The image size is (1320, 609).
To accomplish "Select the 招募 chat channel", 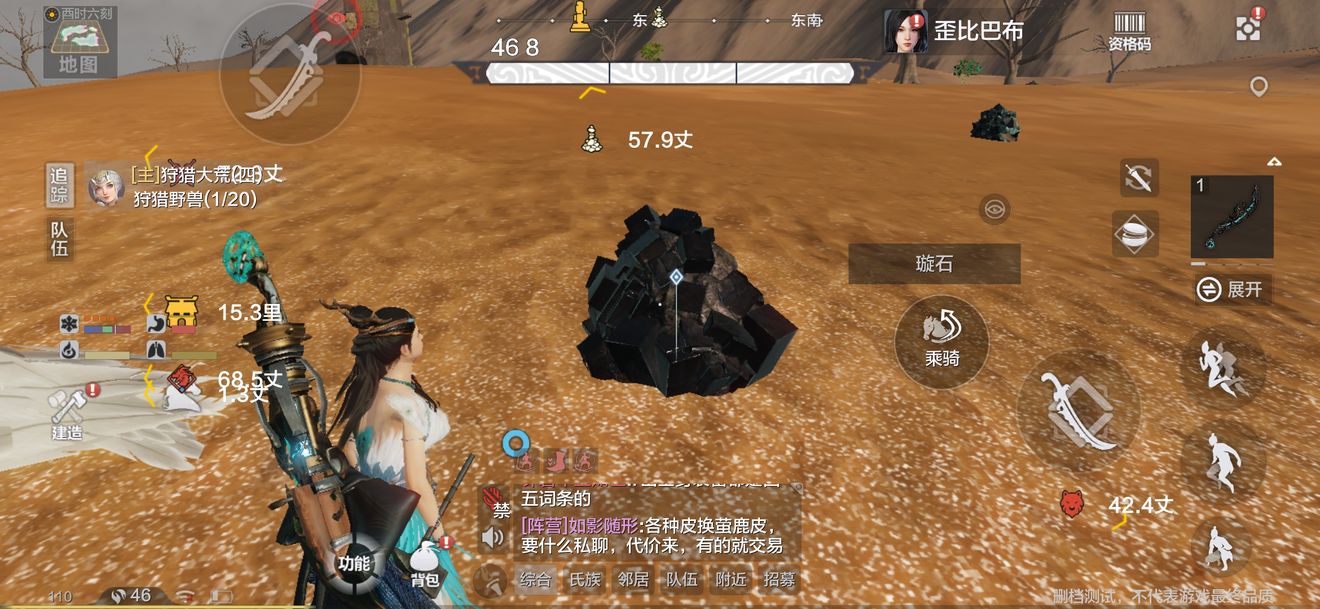I will [780, 579].
